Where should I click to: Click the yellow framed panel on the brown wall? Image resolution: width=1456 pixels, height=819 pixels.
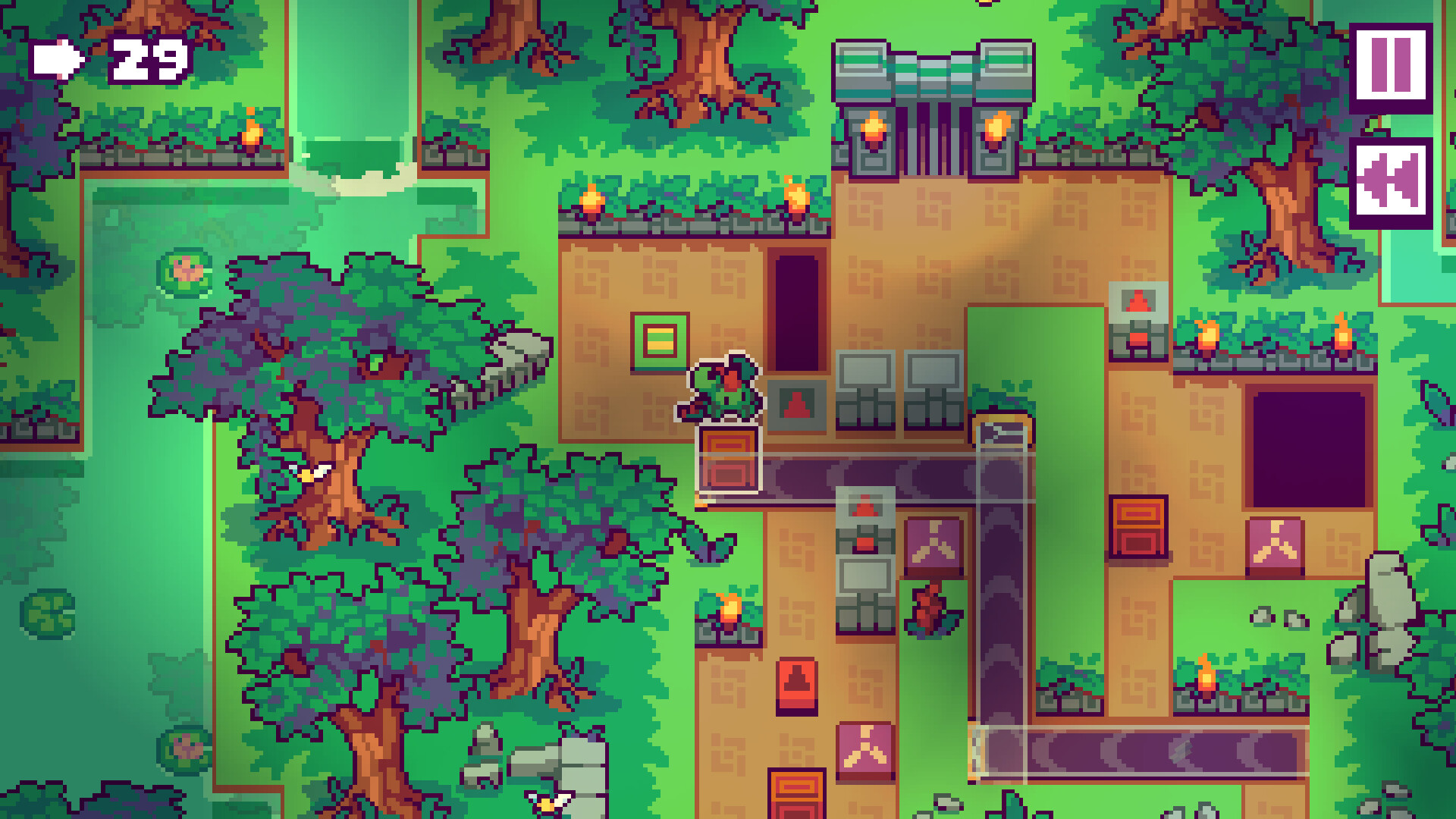tap(660, 340)
